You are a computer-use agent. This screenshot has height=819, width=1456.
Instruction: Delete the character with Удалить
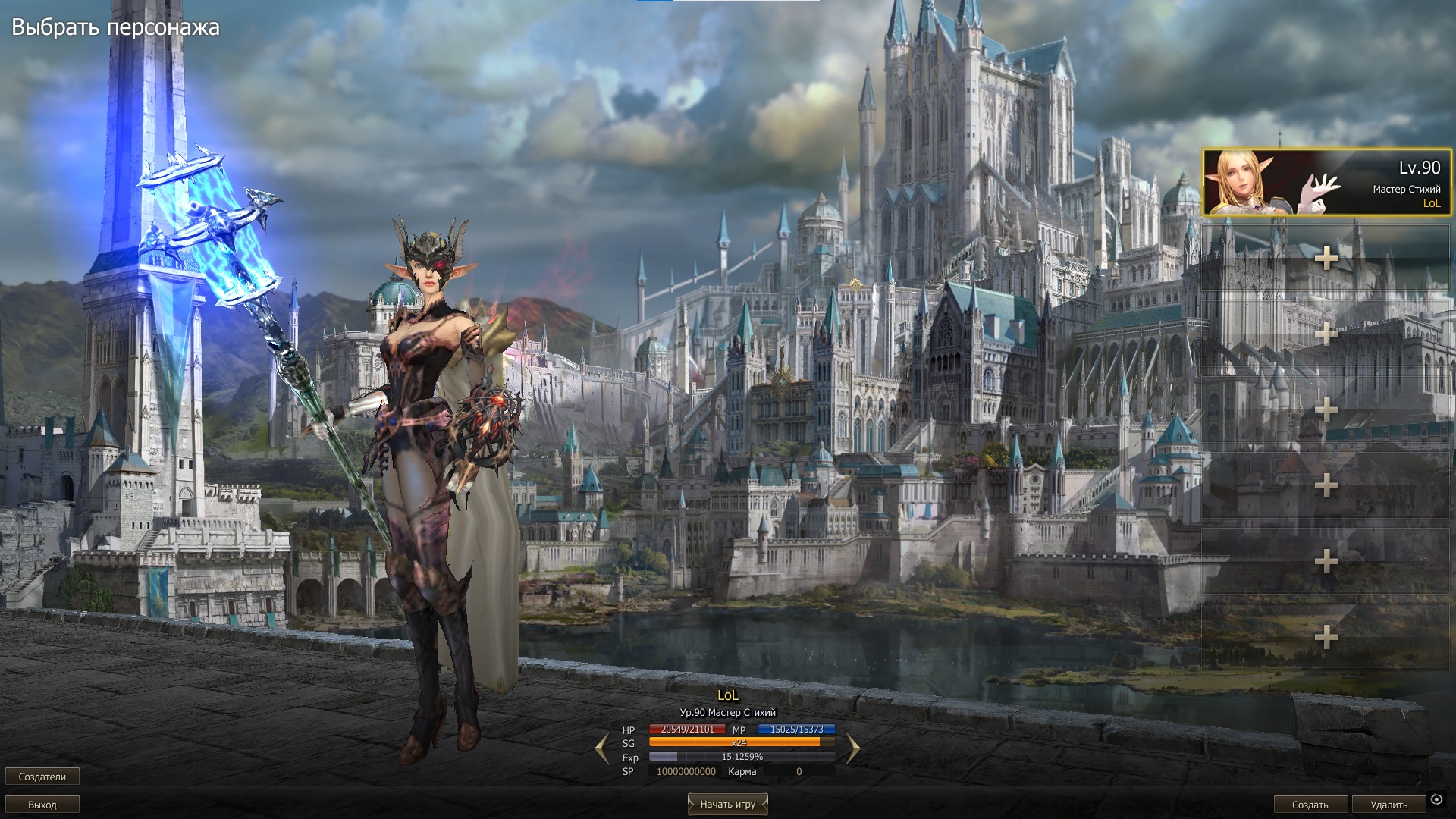(x=1389, y=805)
